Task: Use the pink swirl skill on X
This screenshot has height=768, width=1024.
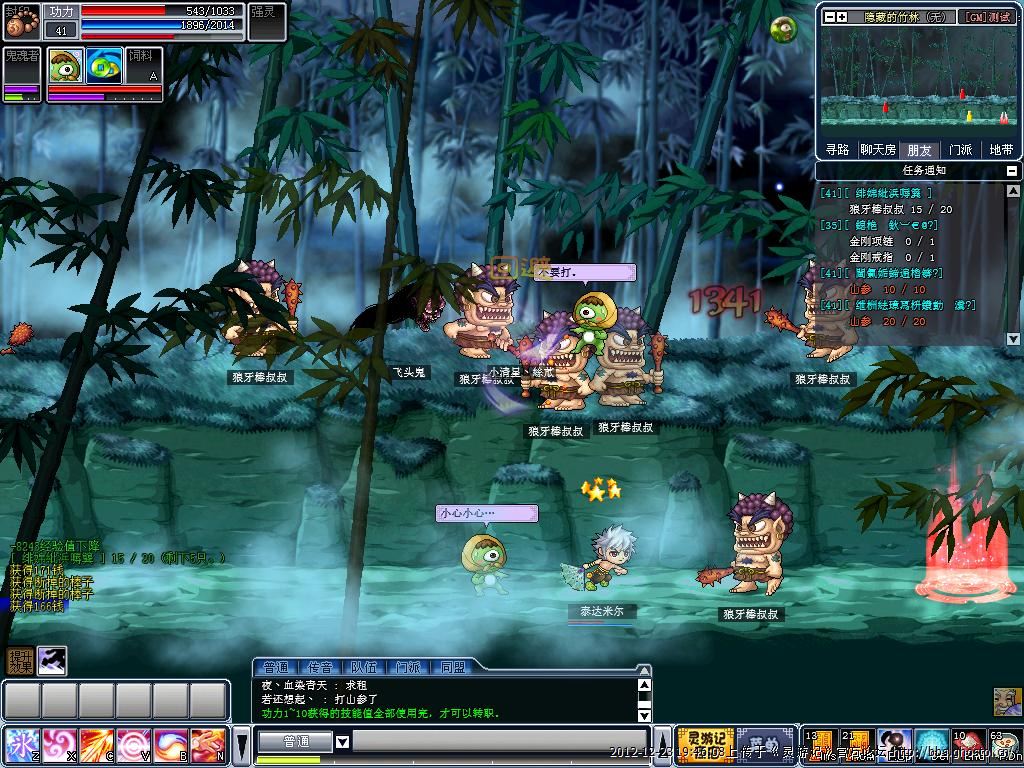Action: (59, 745)
